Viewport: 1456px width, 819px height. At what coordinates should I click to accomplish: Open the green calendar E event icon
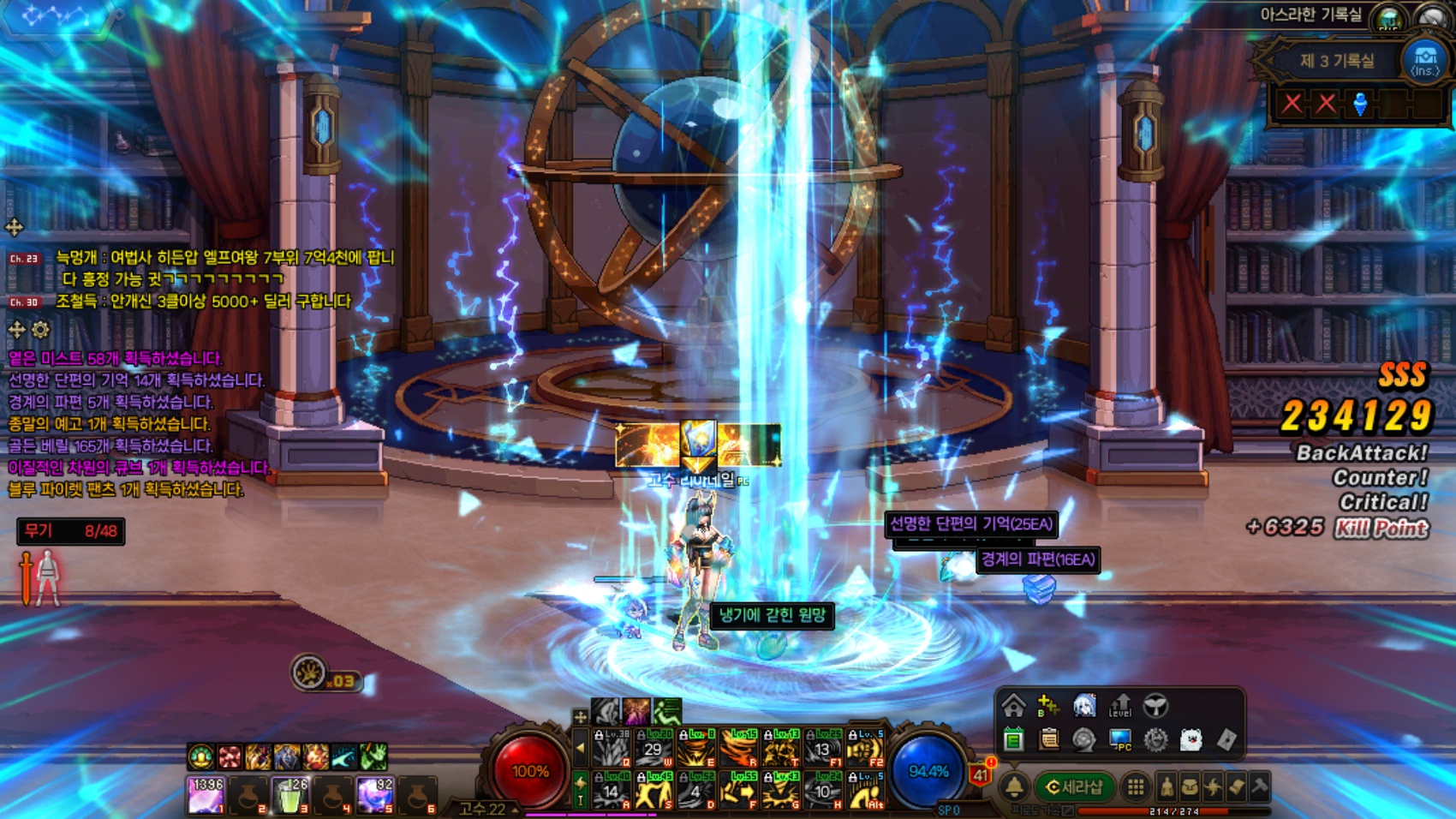point(1014,739)
